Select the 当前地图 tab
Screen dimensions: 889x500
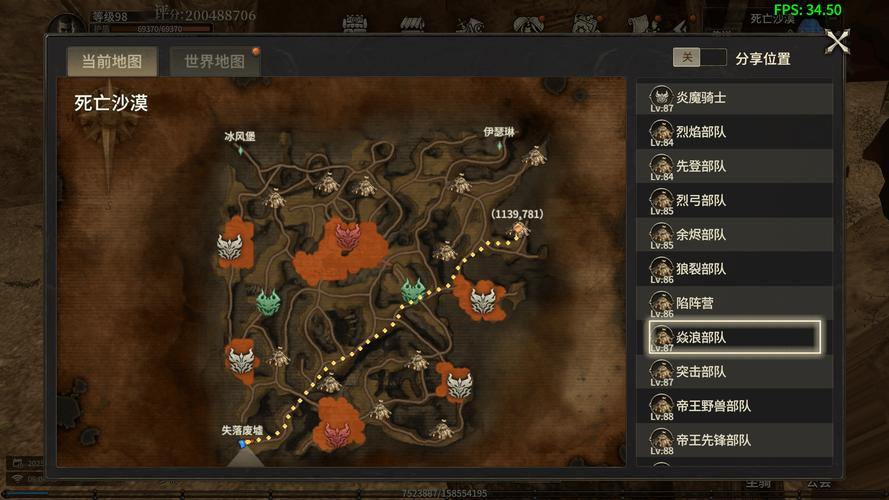pyautogui.click(x=112, y=61)
